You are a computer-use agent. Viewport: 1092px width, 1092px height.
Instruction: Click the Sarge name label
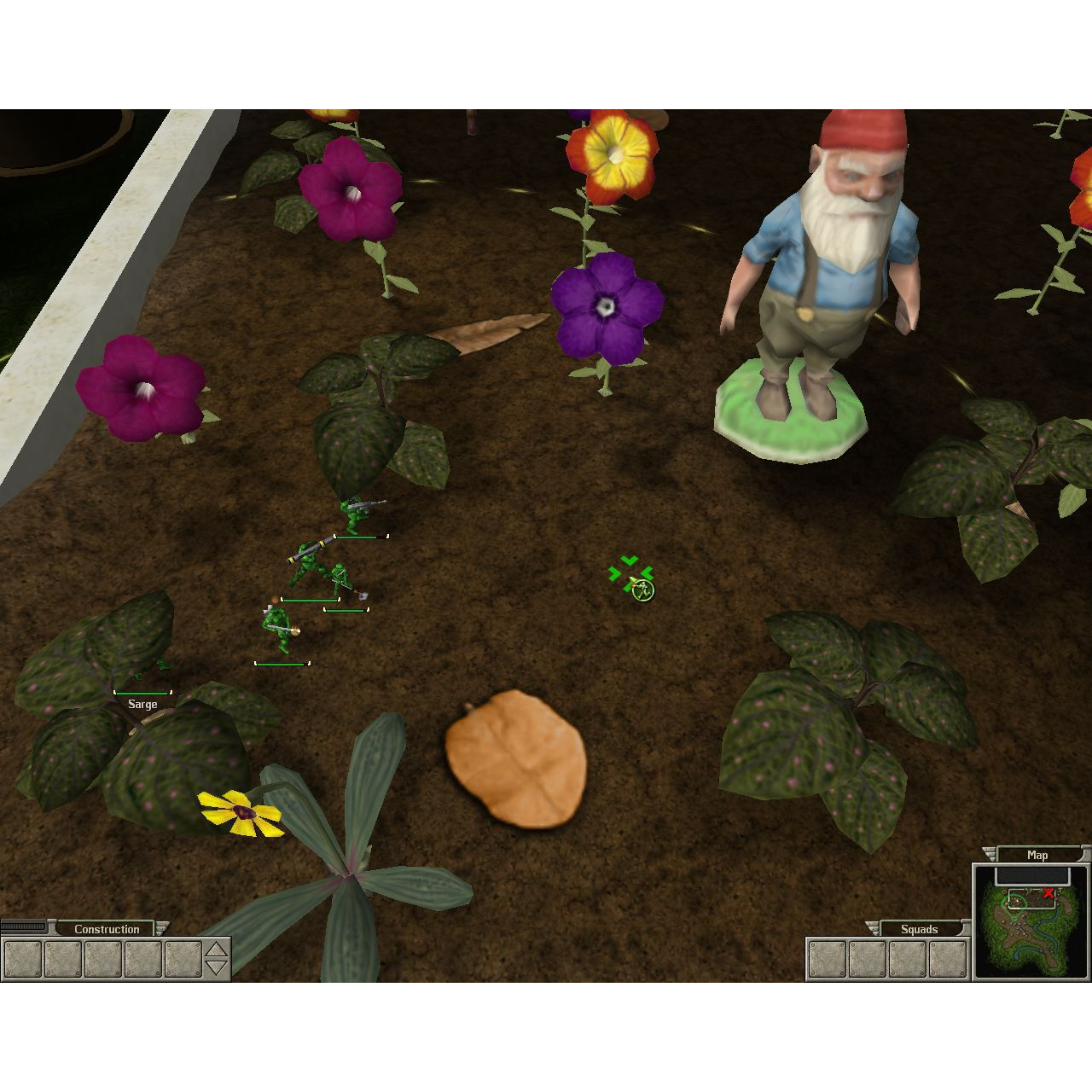[141, 704]
